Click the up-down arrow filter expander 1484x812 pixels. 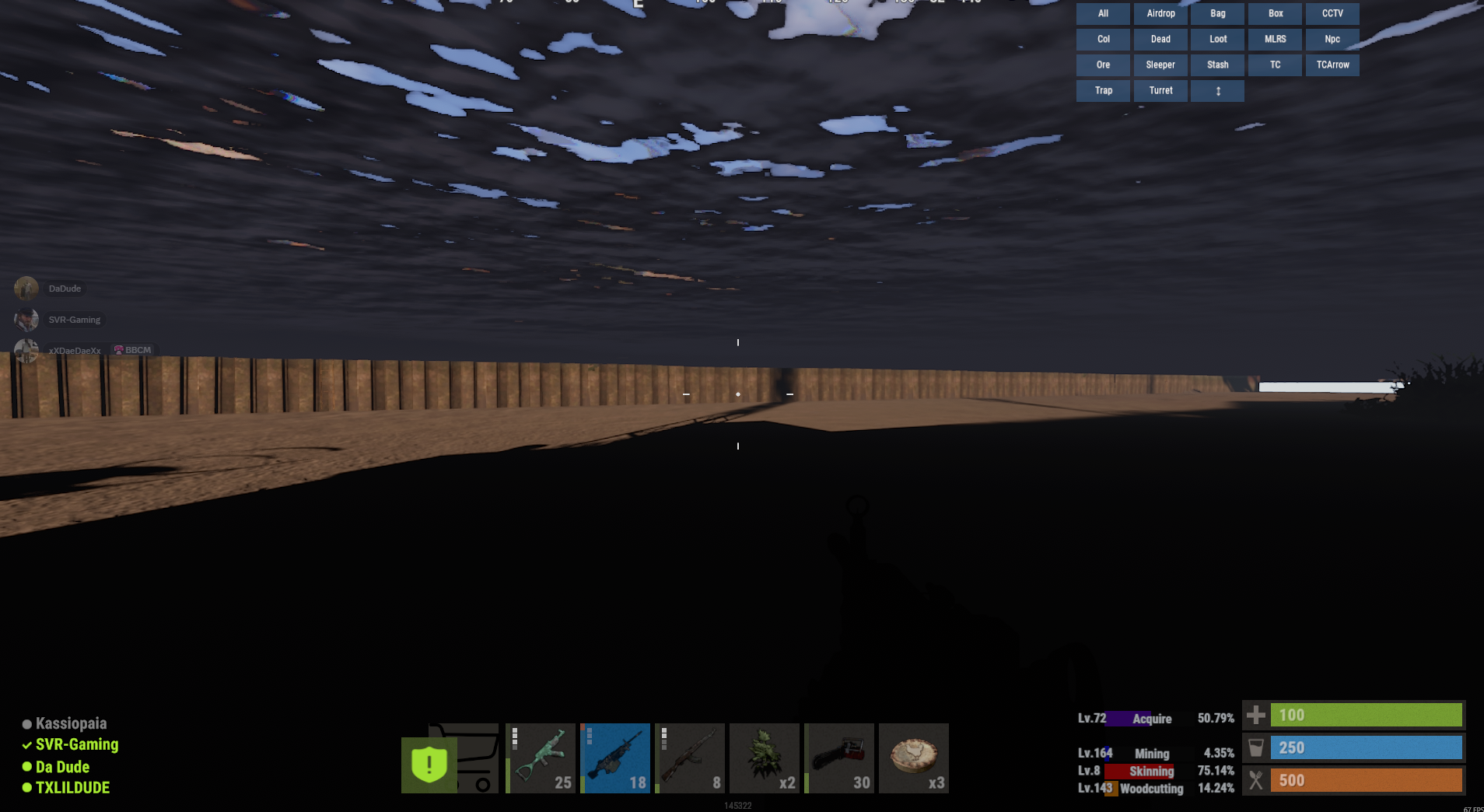[x=1217, y=90]
